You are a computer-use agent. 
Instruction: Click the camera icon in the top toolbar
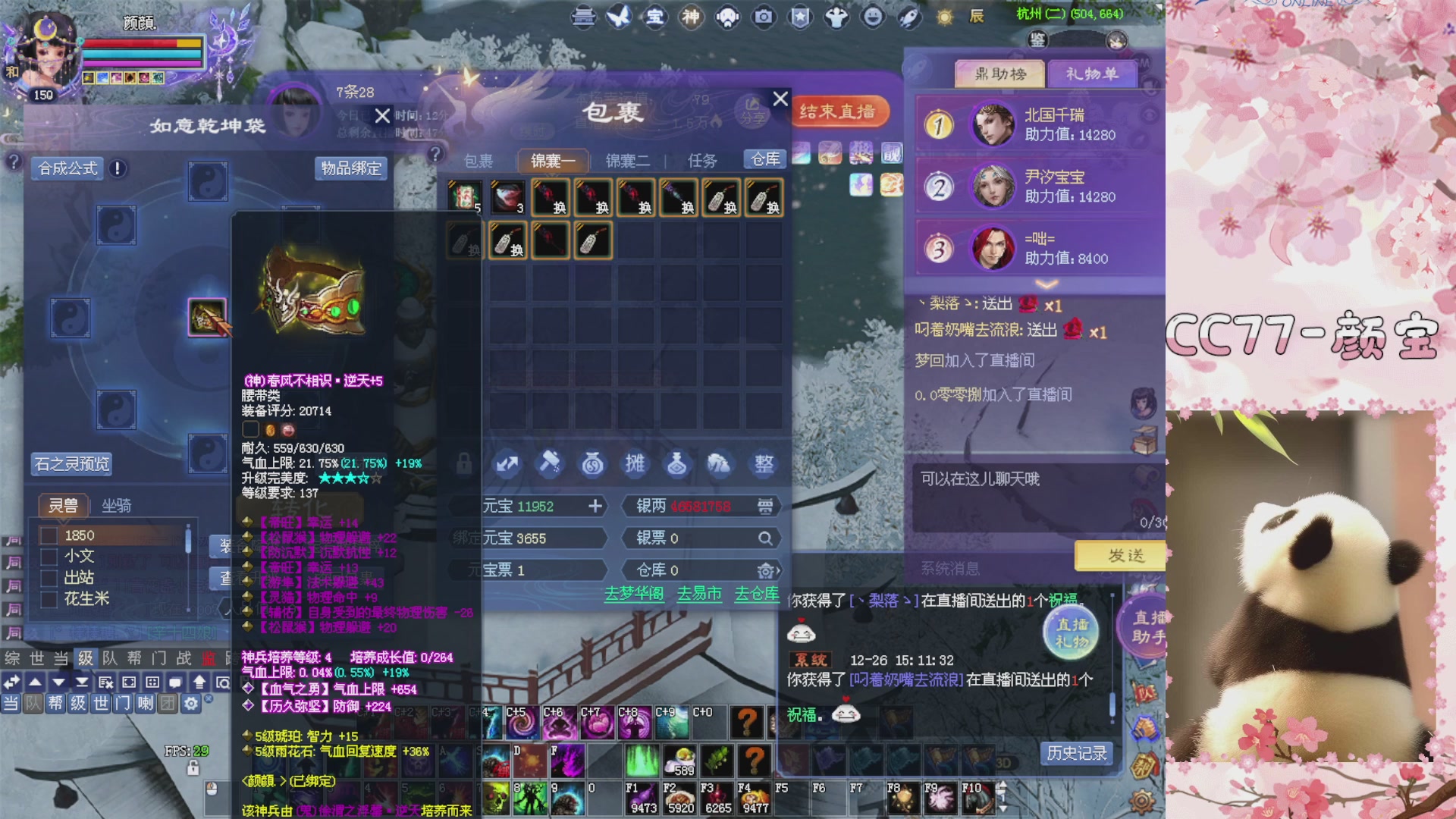(763, 17)
